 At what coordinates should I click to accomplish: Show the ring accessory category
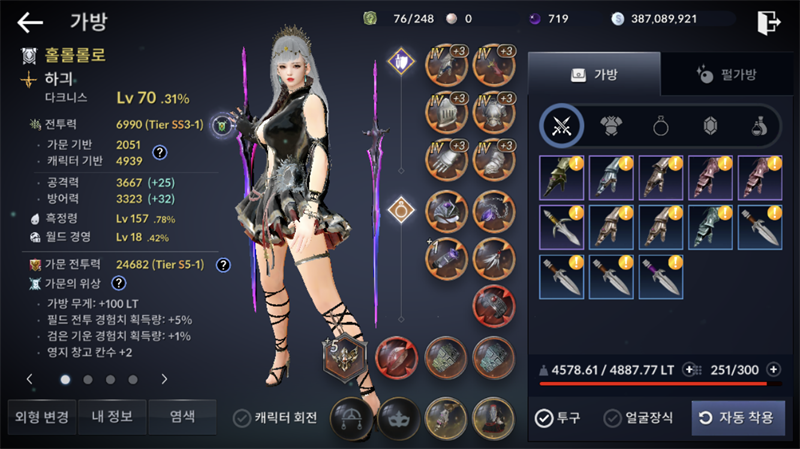click(661, 126)
